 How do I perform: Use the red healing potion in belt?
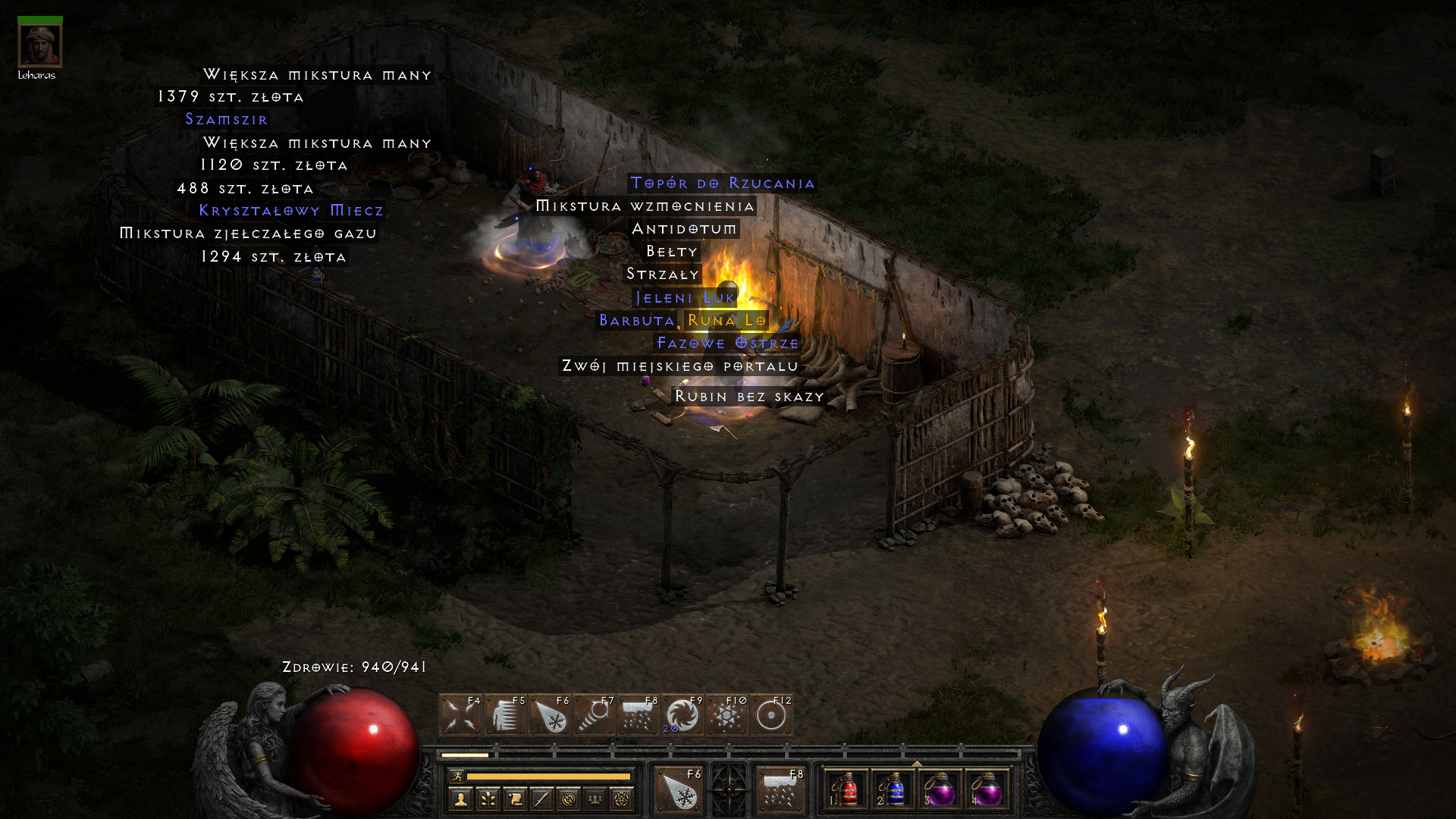[x=848, y=790]
